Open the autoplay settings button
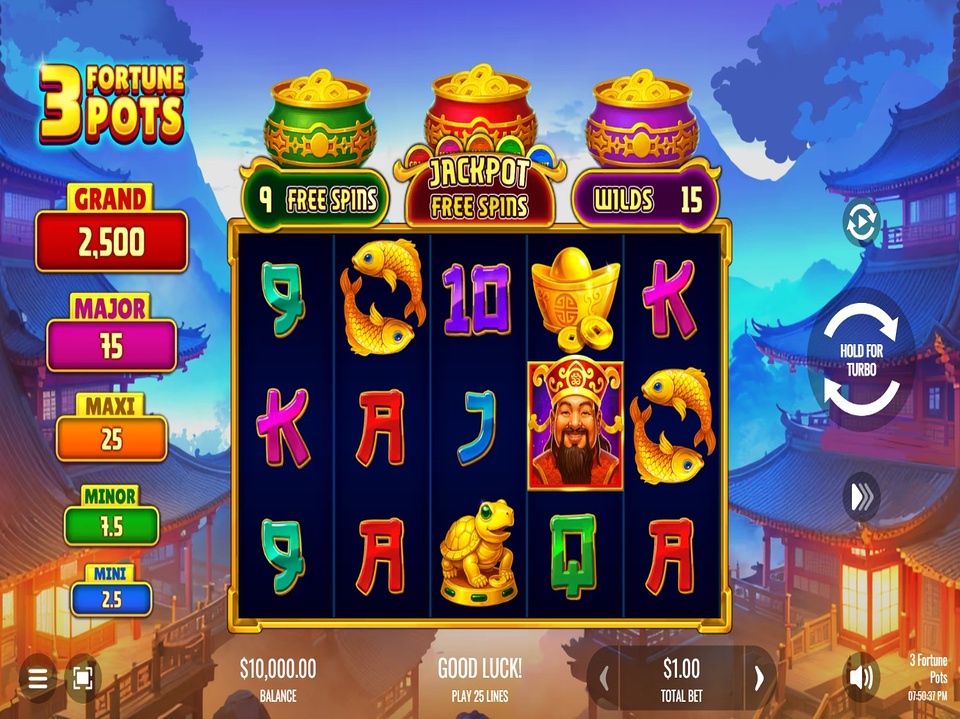The width and height of the screenshot is (960, 719). pyautogui.click(x=860, y=222)
